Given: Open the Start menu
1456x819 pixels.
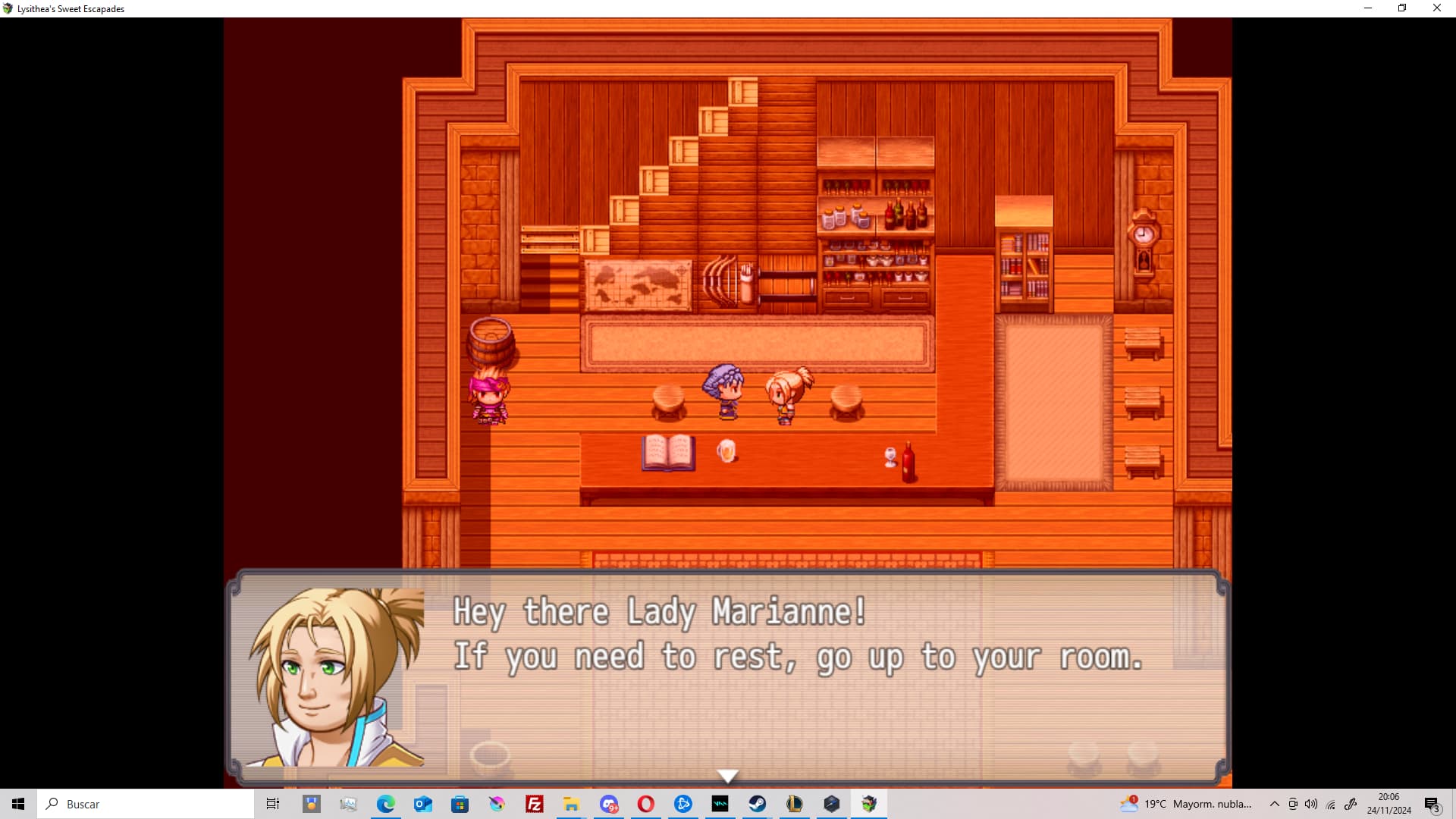Looking at the screenshot, I should coord(18,803).
